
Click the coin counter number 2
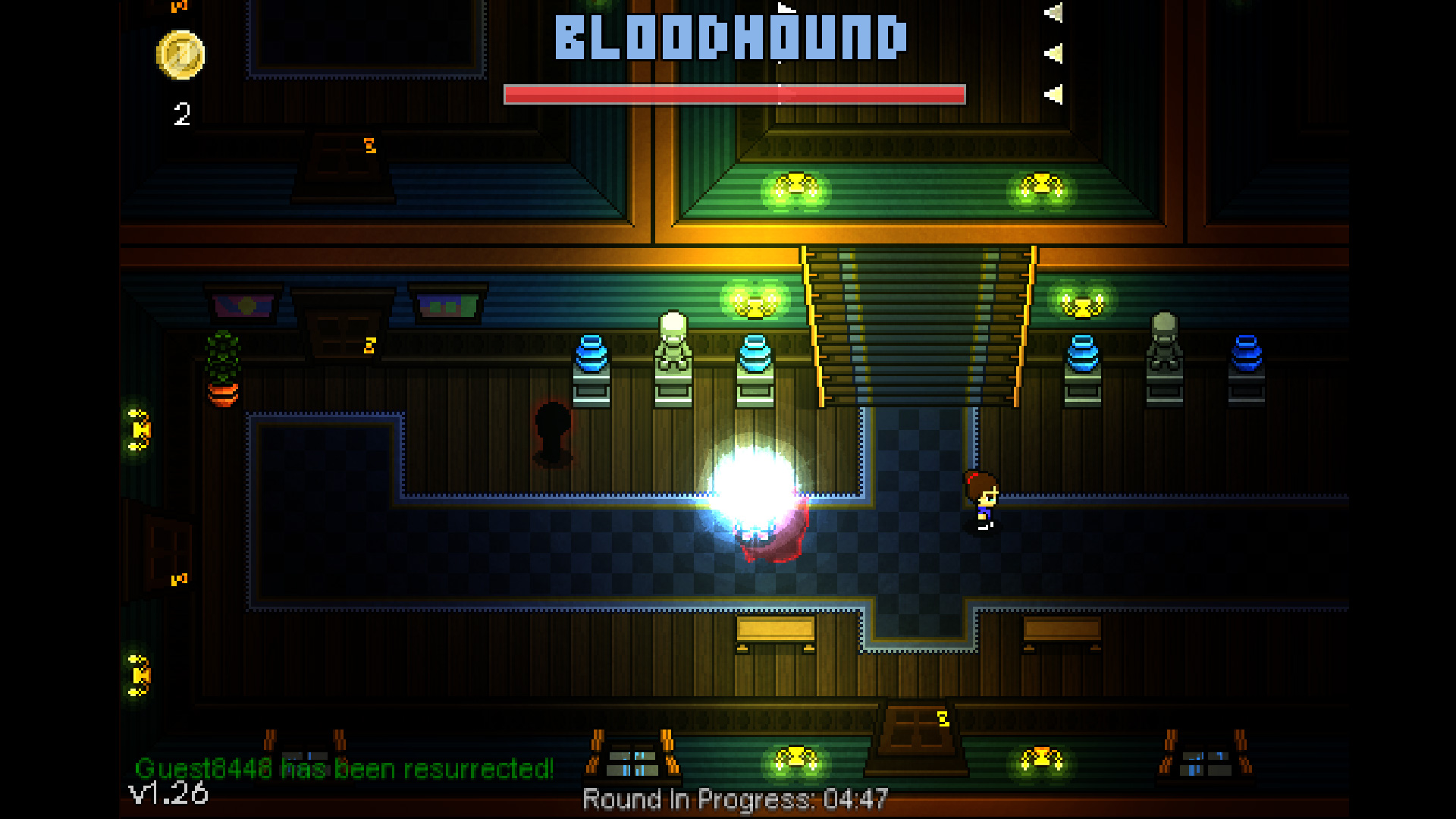click(x=180, y=114)
